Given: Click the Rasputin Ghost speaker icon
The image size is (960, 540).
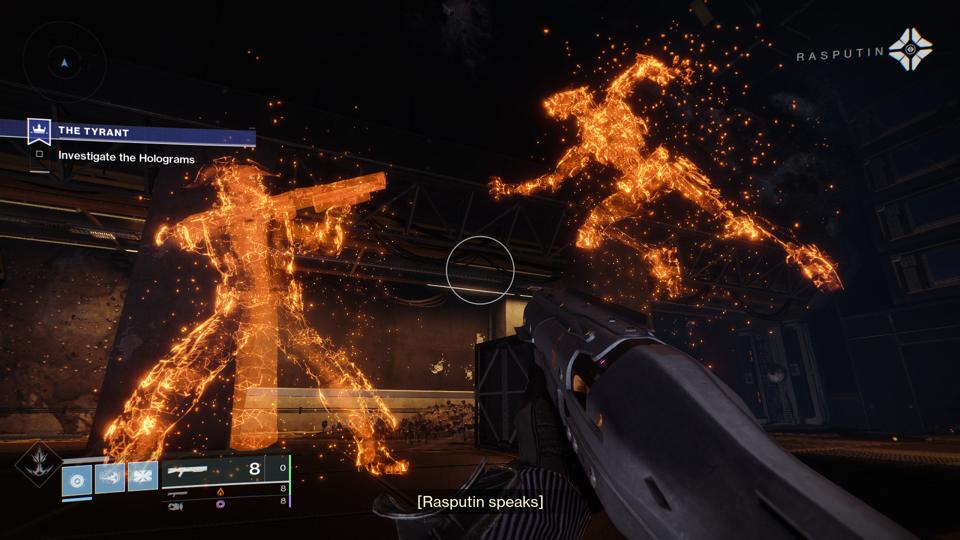Looking at the screenshot, I should click(x=909, y=49).
